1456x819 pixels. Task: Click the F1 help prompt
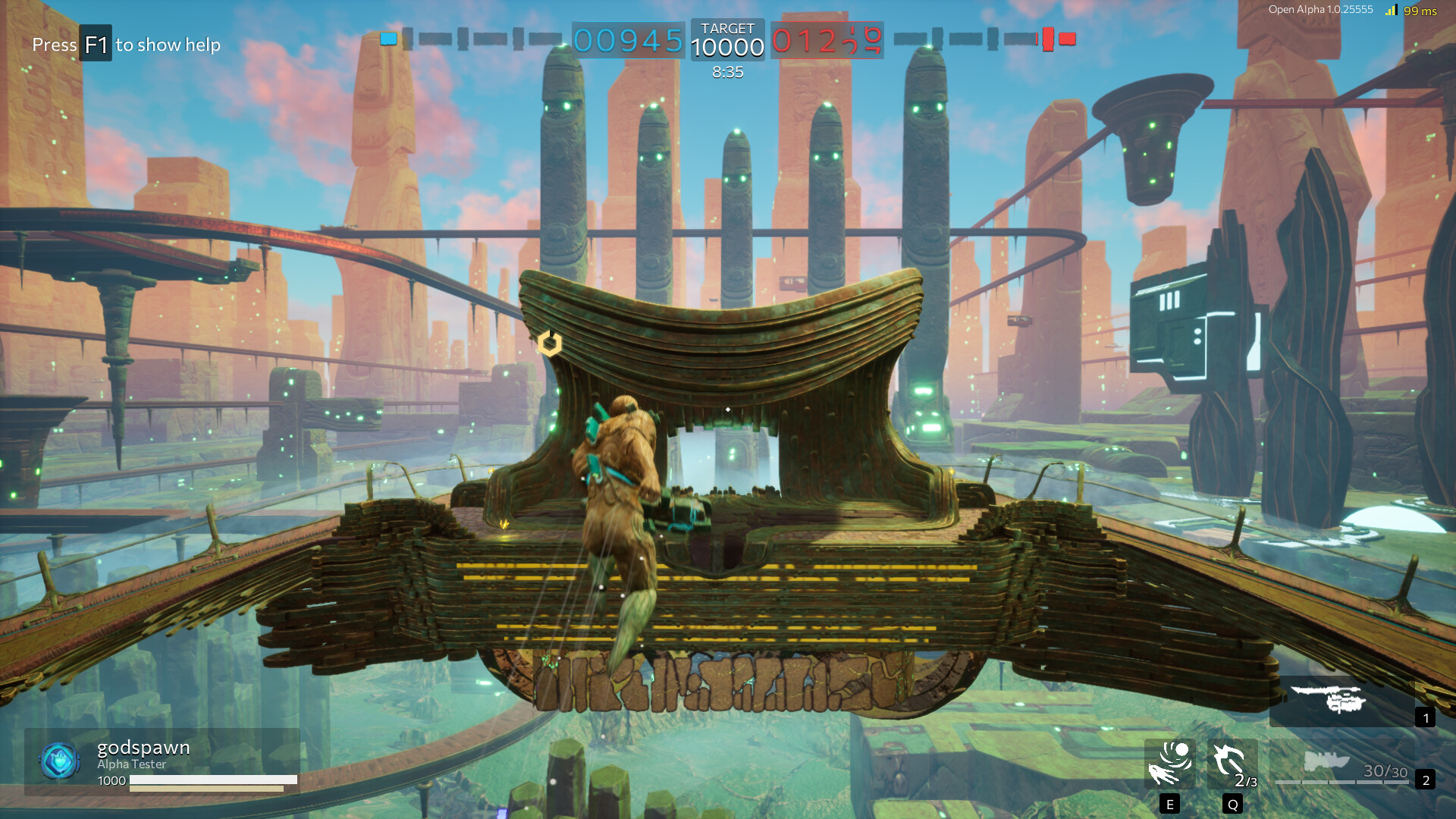pyautogui.click(x=96, y=44)
